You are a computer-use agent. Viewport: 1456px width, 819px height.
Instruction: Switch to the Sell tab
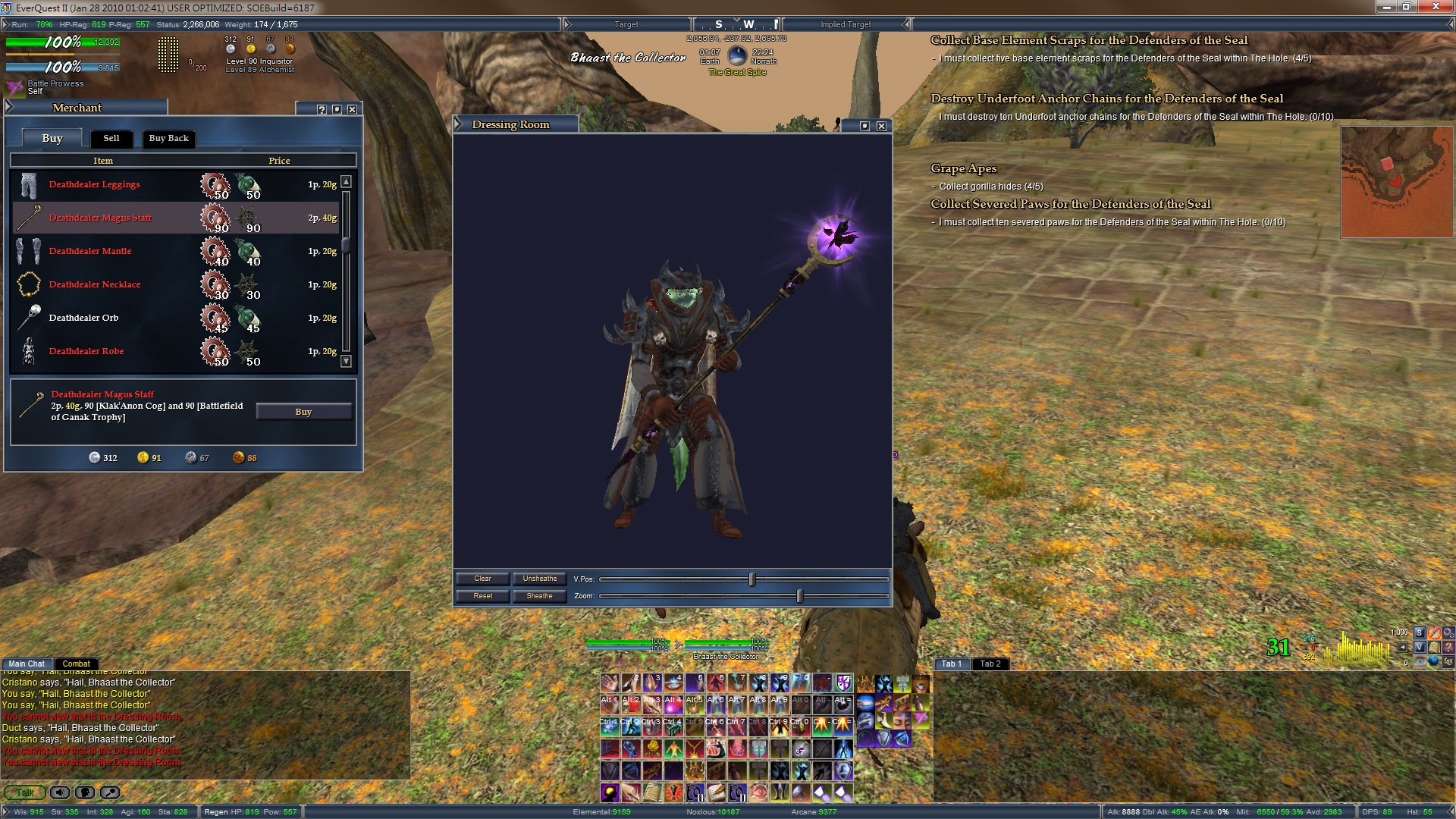[111, 138]
